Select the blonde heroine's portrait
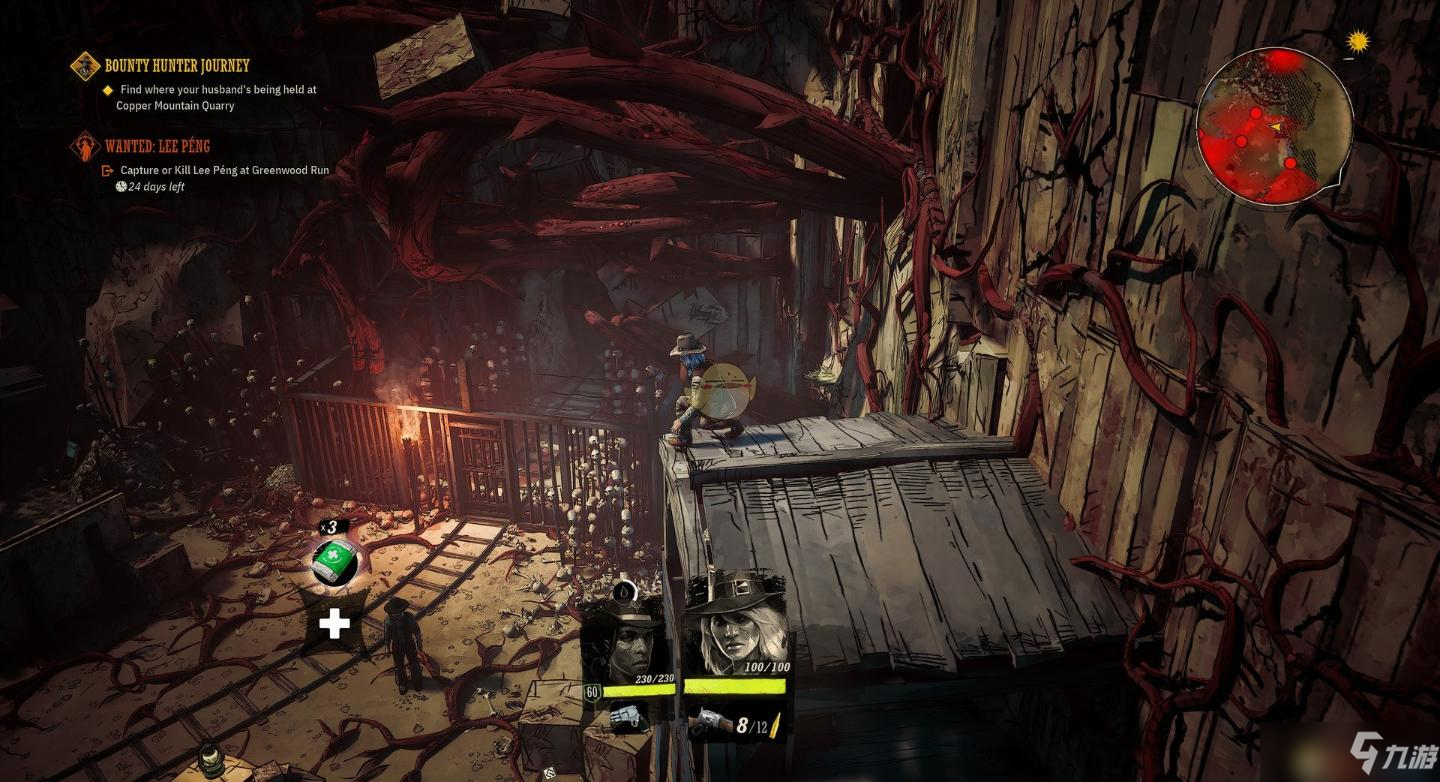Image resolution: width=1440 pixels, height=782 pixels. 735,626
